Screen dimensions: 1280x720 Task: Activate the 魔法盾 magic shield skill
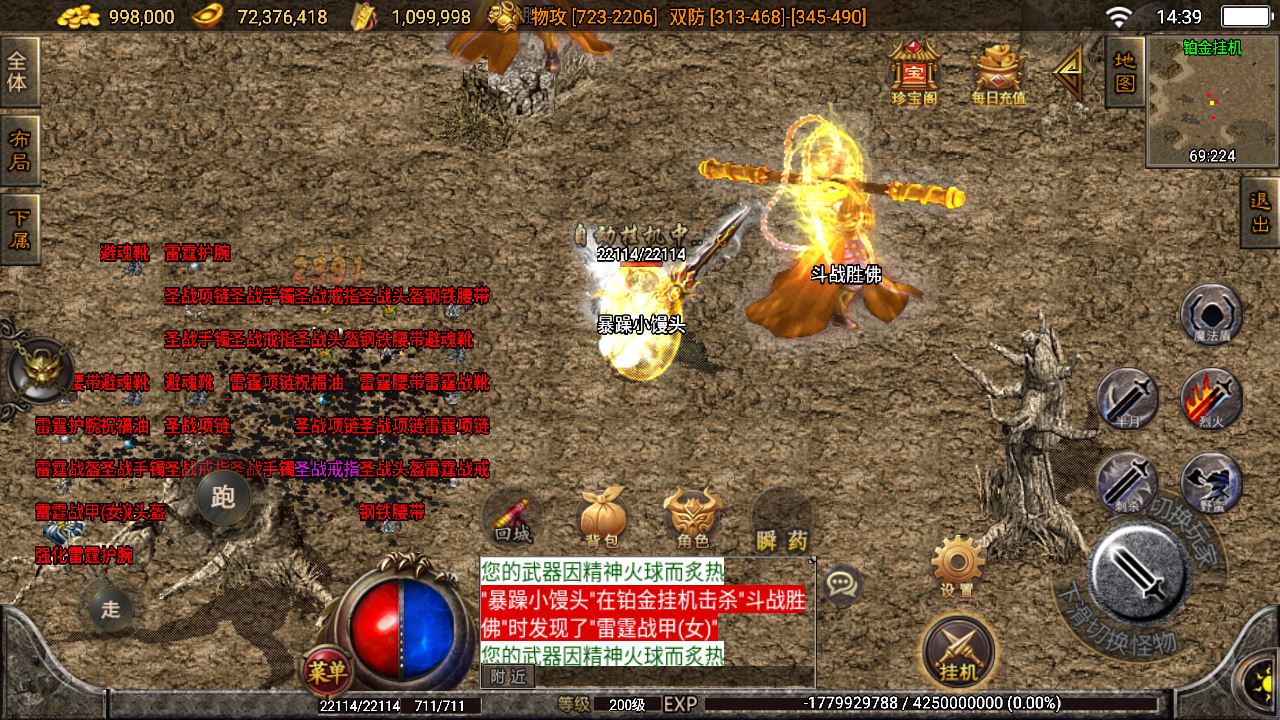click(x=1211, y=312)
